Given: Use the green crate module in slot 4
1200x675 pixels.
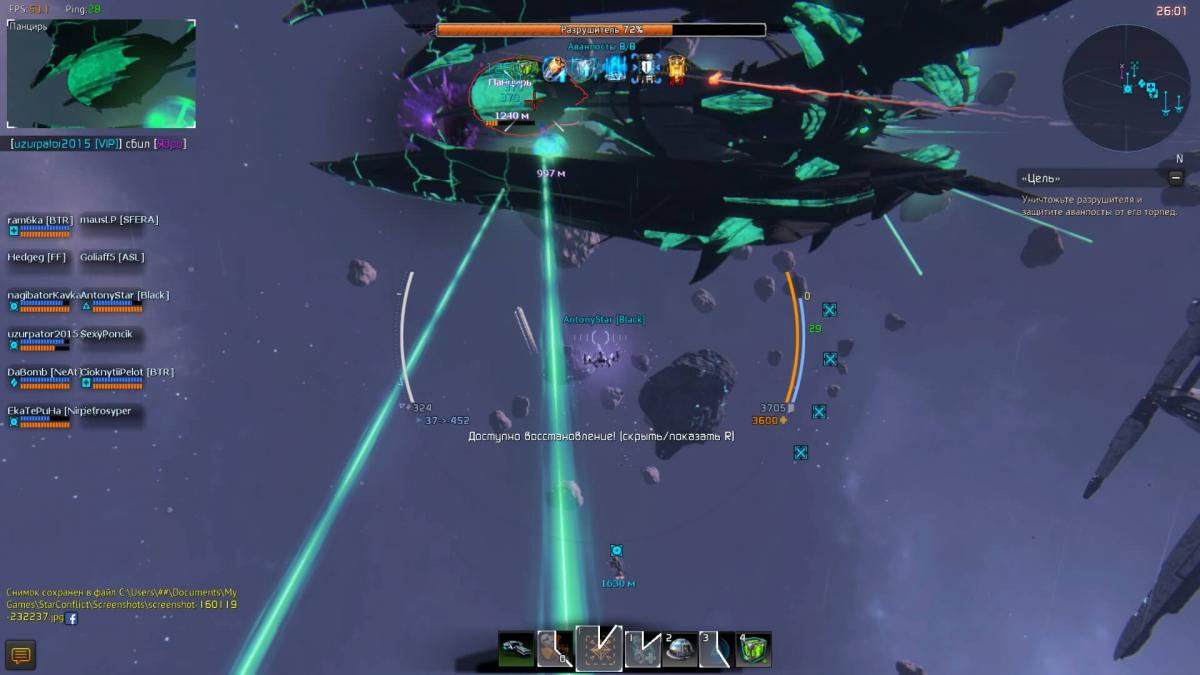Looking at the screenshot, I should point(754,650).
